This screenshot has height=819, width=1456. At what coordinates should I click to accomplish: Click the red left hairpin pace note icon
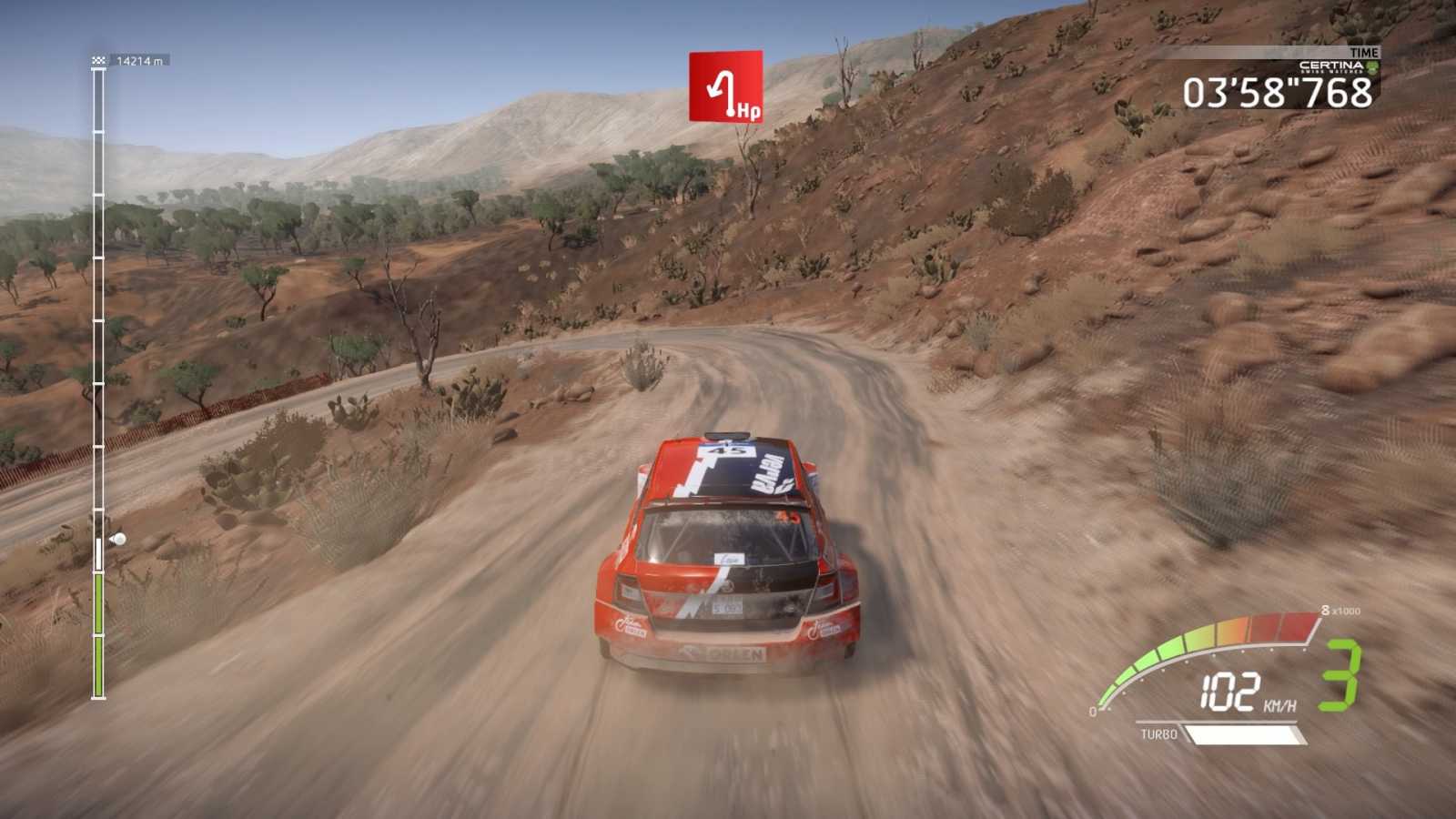(x=725, y=86)
